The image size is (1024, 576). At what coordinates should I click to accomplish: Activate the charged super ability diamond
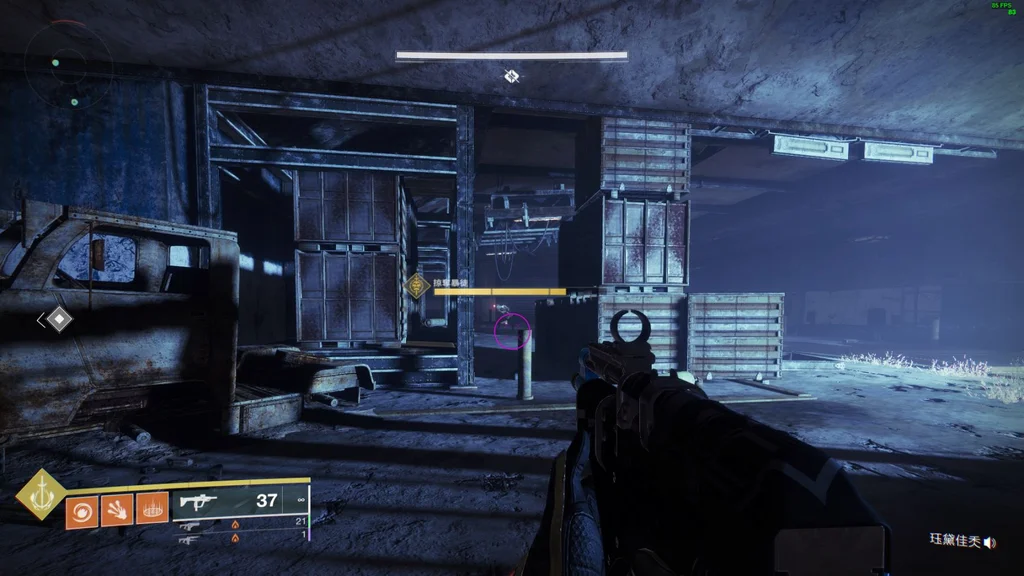40,493
